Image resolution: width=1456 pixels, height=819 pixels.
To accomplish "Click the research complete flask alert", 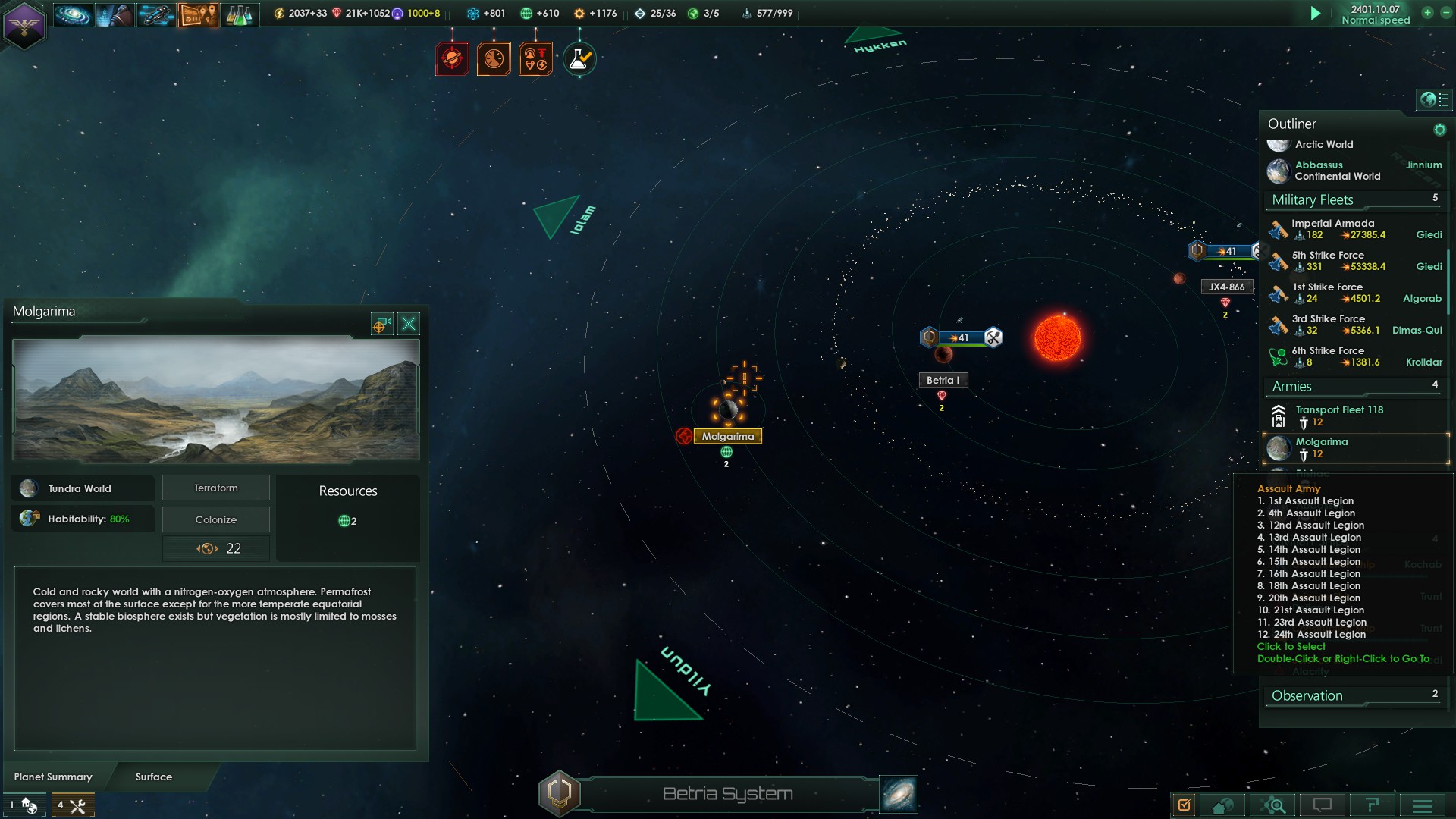I will click(x=579, y=59).
